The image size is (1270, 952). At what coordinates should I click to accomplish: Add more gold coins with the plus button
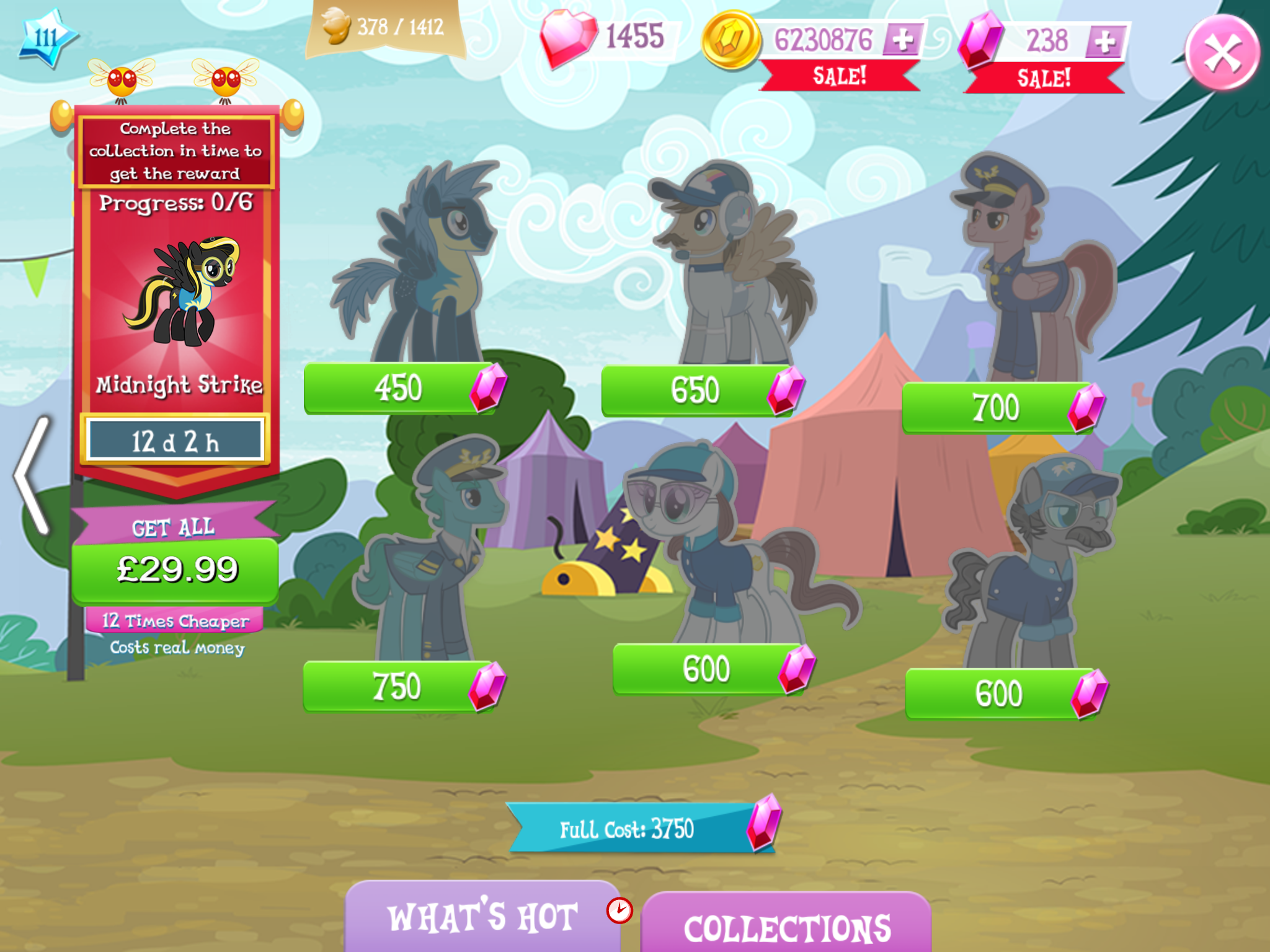point(902,40)
